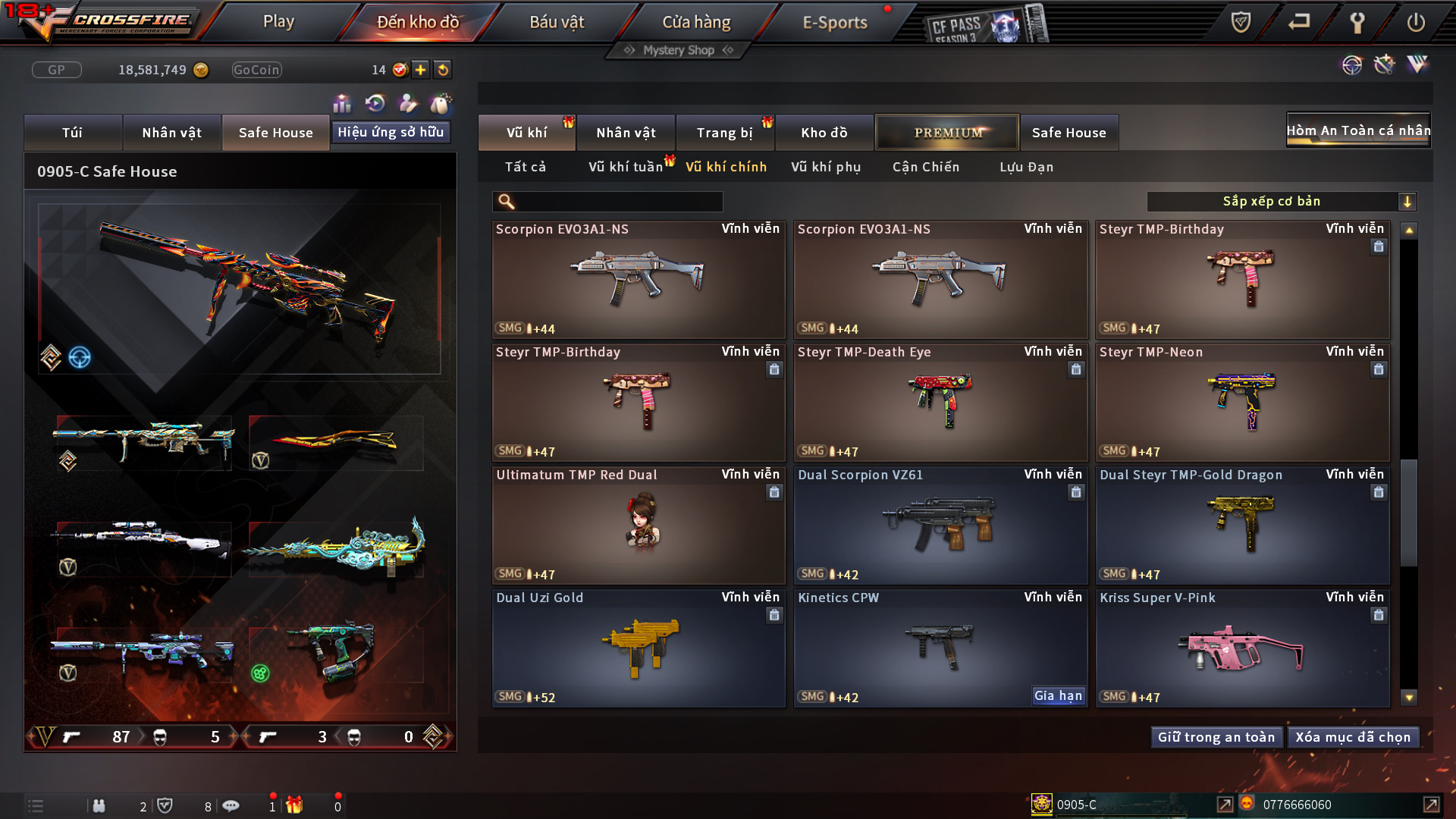
Task: Click Xóa mục đã chọn button
Action: [x=1353, y=737]
